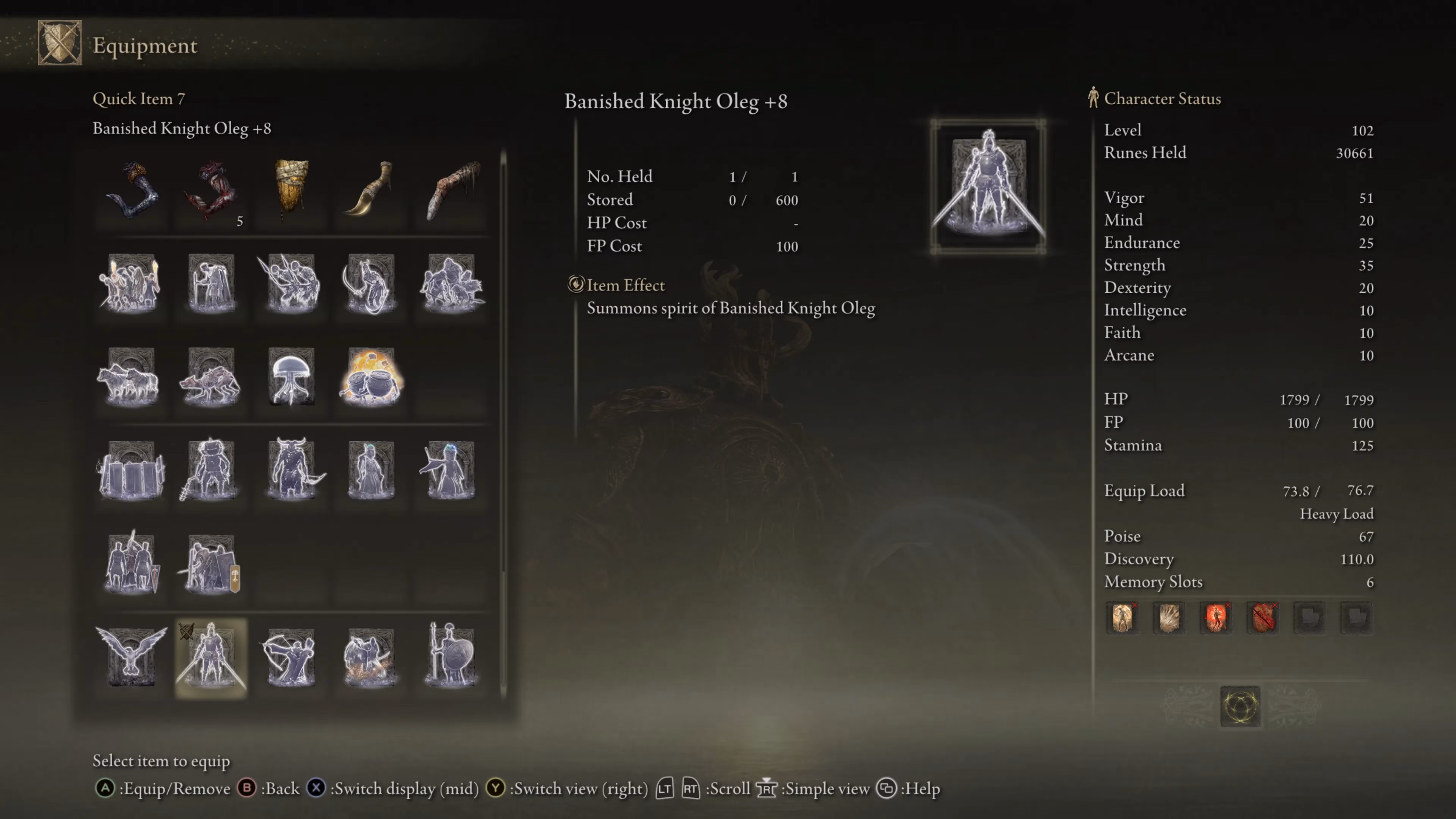This screenshot has height=819, width=1456.
Task: Select the currently highlighted Banished Knight Oleg ash
Action: pyautogui.click(x=210, y=656)
